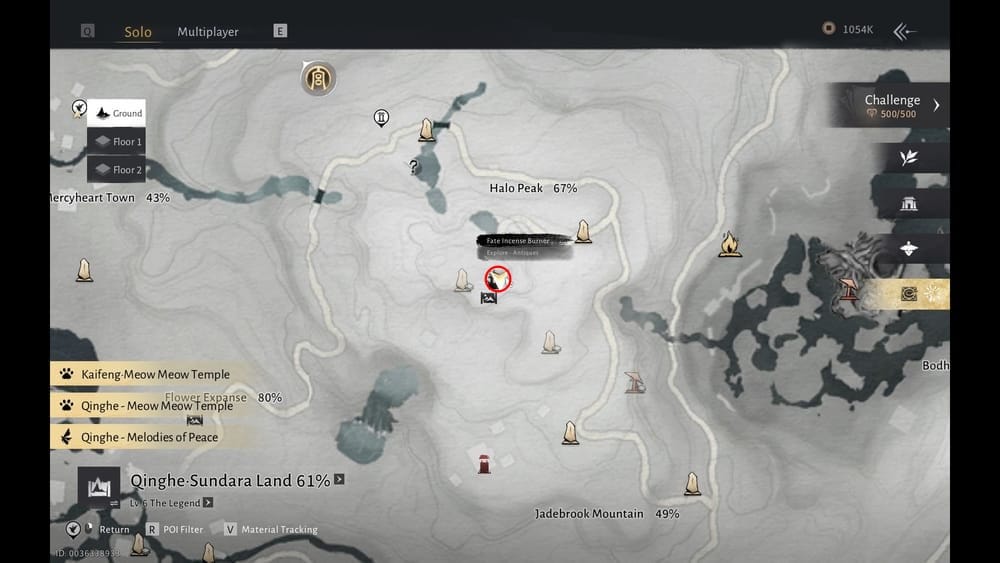Select the leaf sprig filter button

(909, 158)
